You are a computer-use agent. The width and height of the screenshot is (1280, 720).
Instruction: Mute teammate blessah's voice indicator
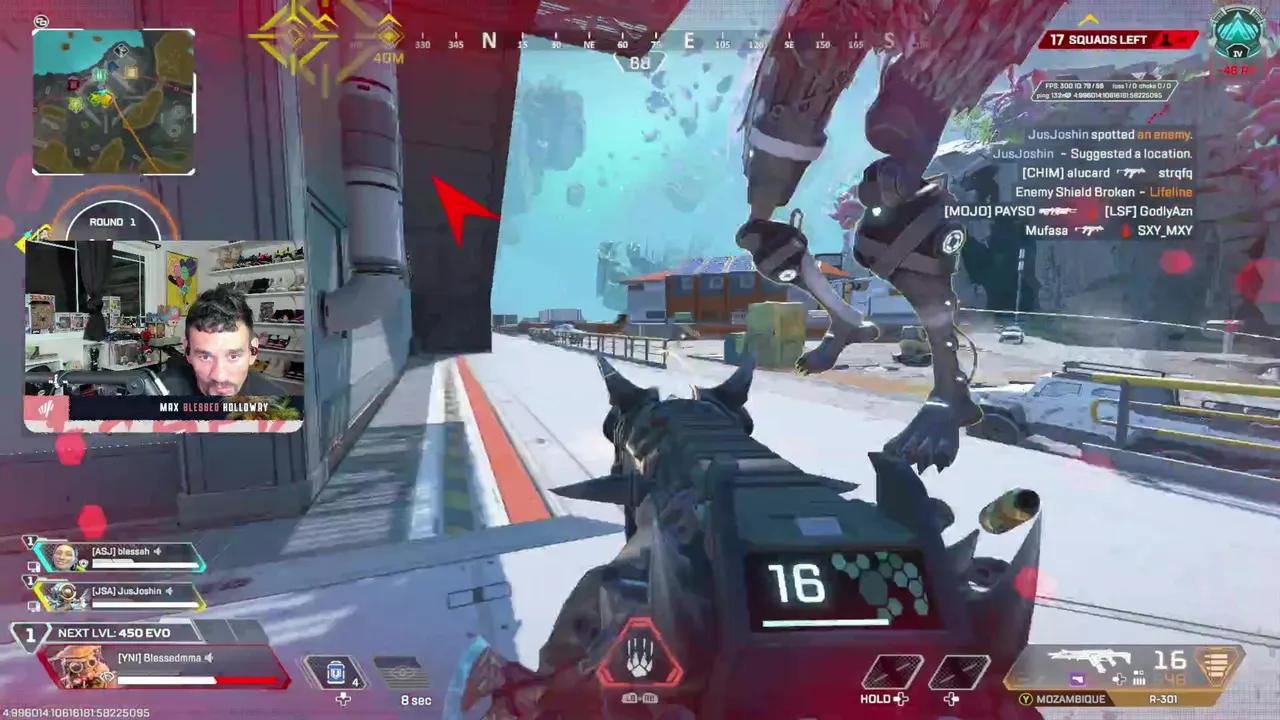158,551
